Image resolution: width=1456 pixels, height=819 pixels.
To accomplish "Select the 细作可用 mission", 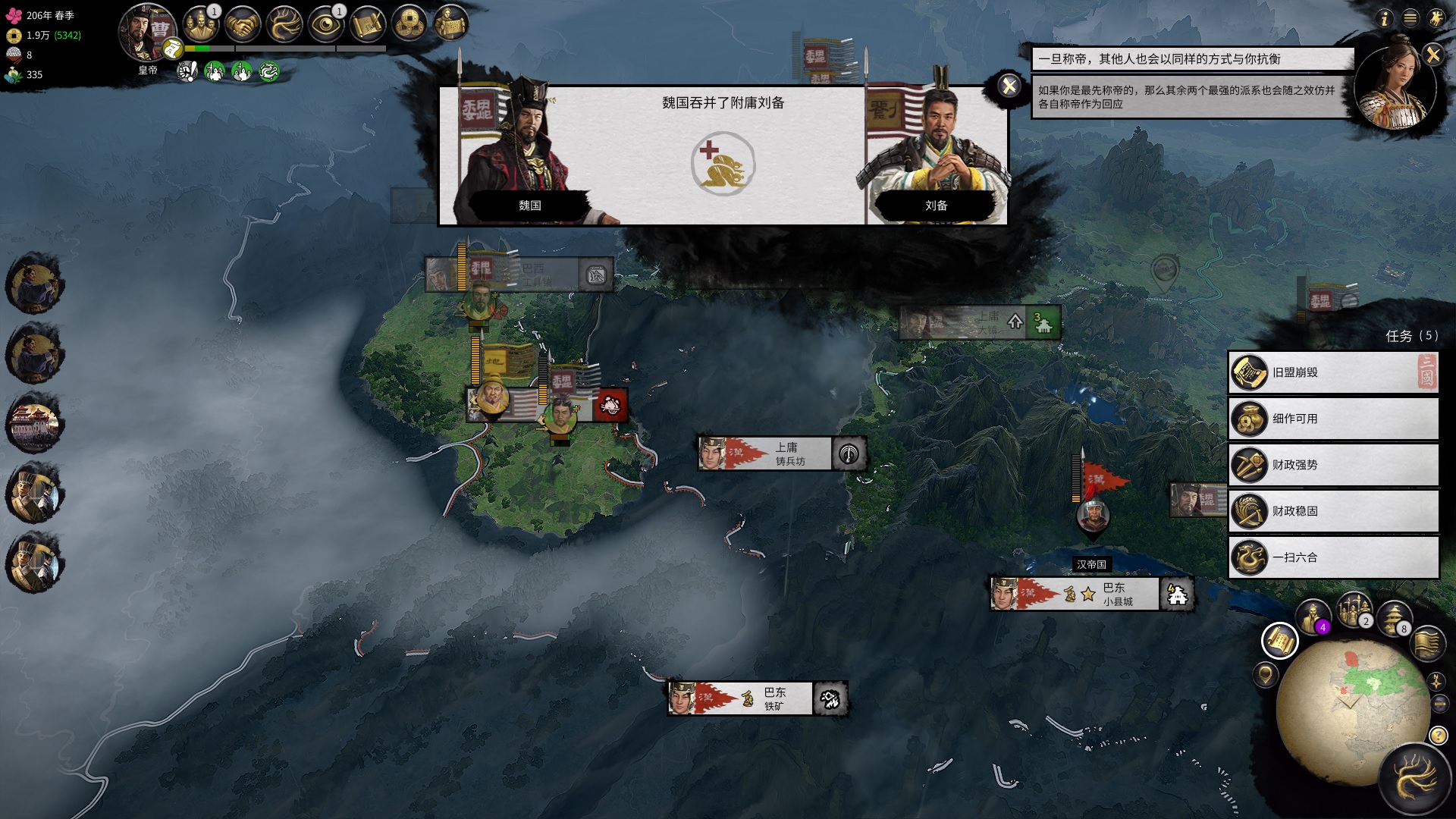I will [1332, 419].
